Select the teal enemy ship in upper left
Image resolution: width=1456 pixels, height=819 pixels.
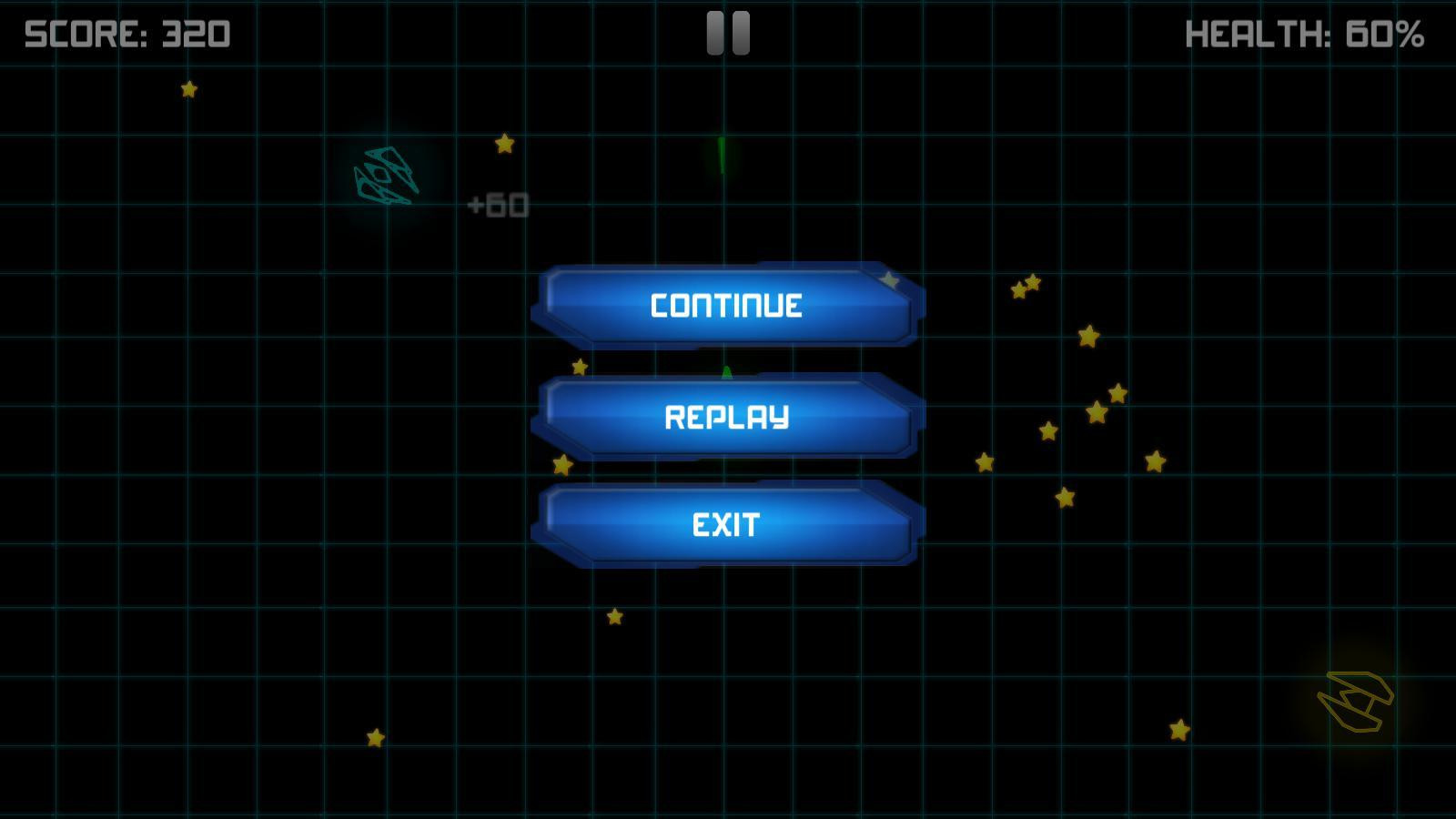387,176
